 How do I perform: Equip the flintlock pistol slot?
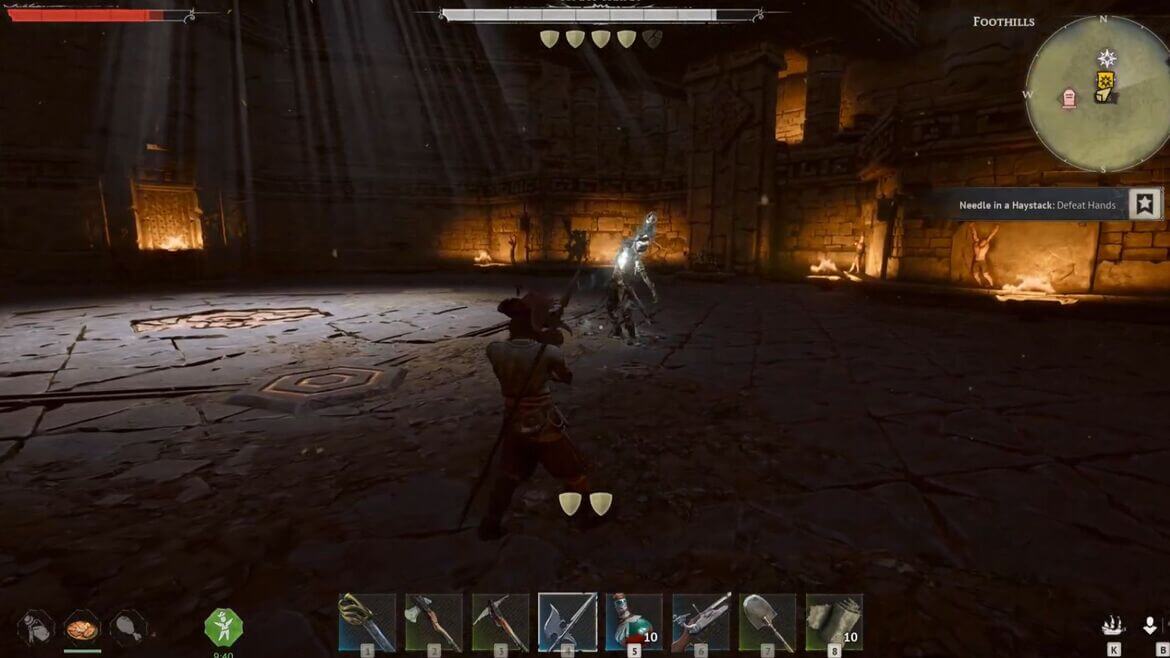pyautogui.click(x=701, y=622)
